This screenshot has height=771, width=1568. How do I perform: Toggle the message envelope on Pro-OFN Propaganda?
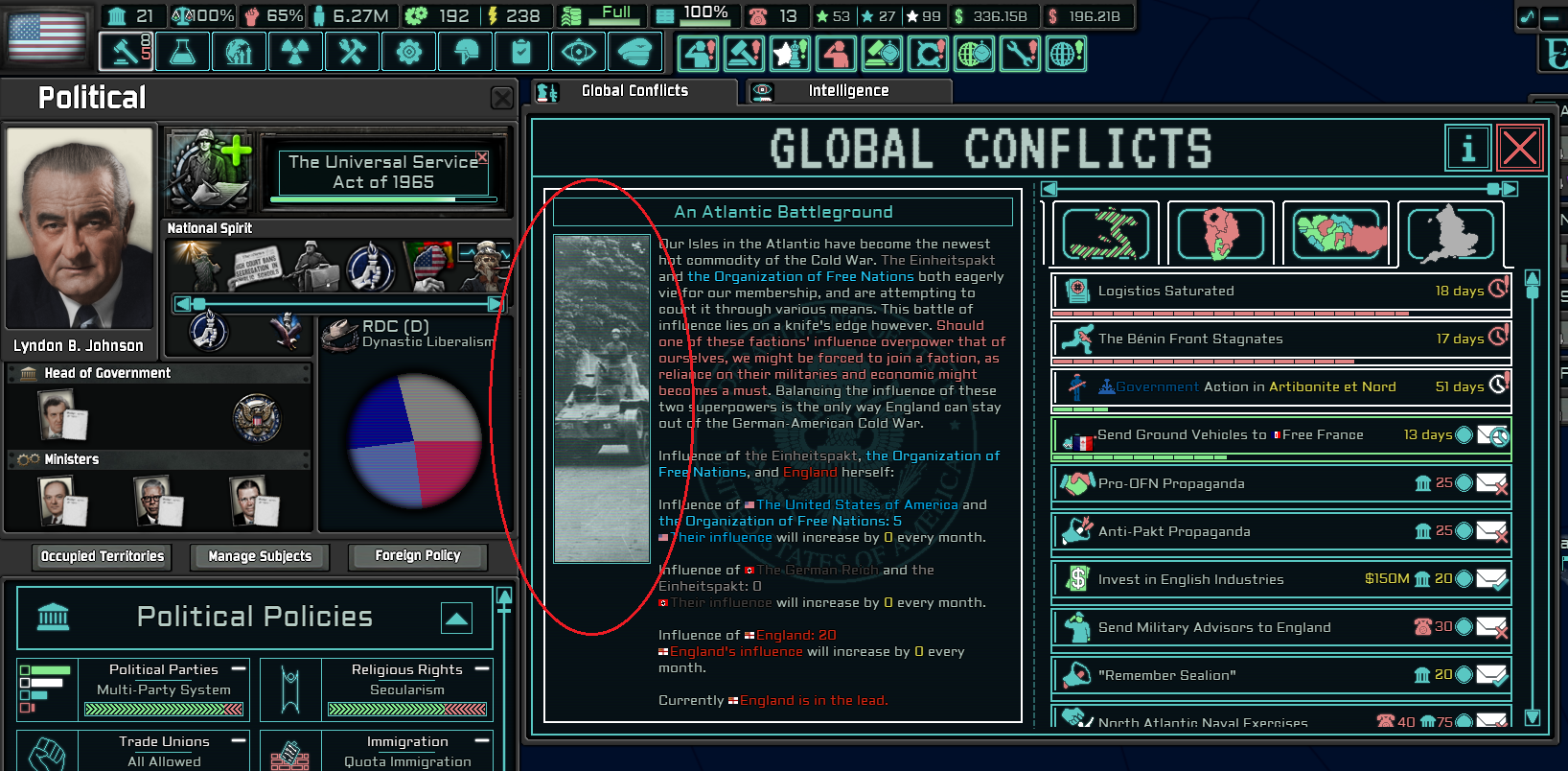coord(1489,484)
